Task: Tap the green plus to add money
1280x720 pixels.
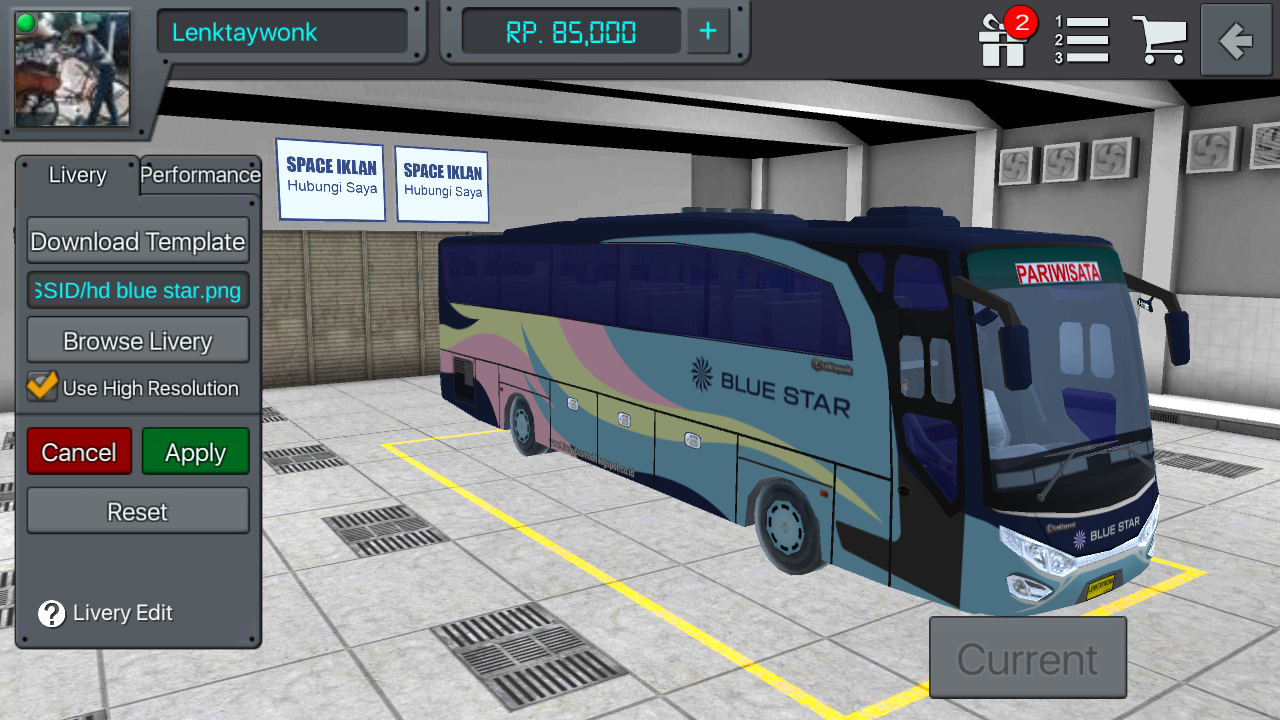Action: point(707,31)
